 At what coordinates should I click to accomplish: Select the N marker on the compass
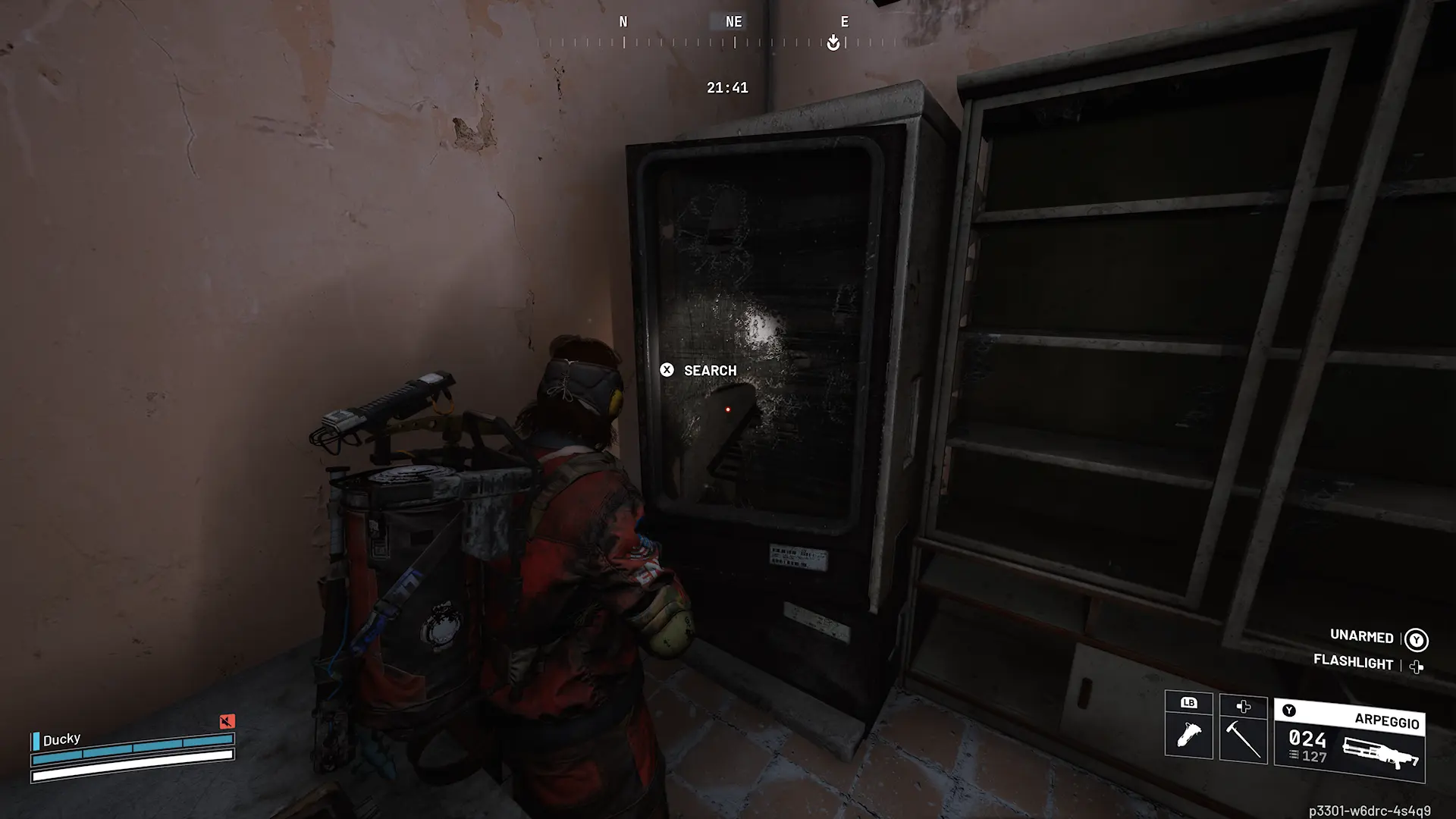point(623,21)
